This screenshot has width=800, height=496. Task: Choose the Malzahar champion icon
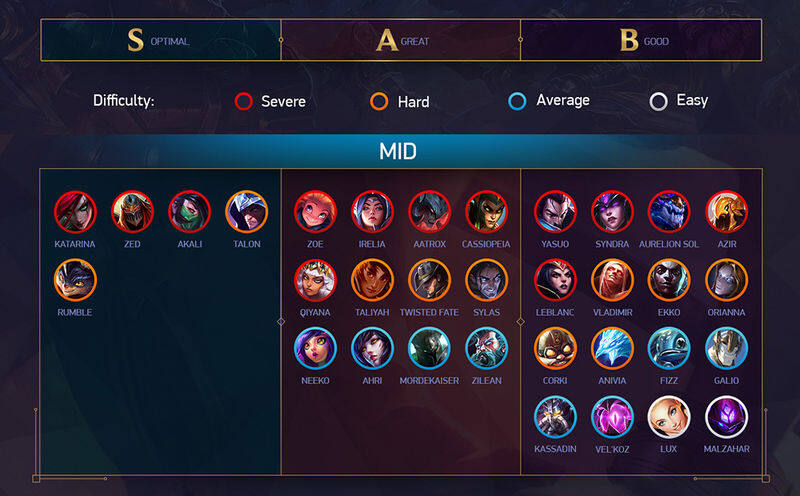click(x=727, y=417)
